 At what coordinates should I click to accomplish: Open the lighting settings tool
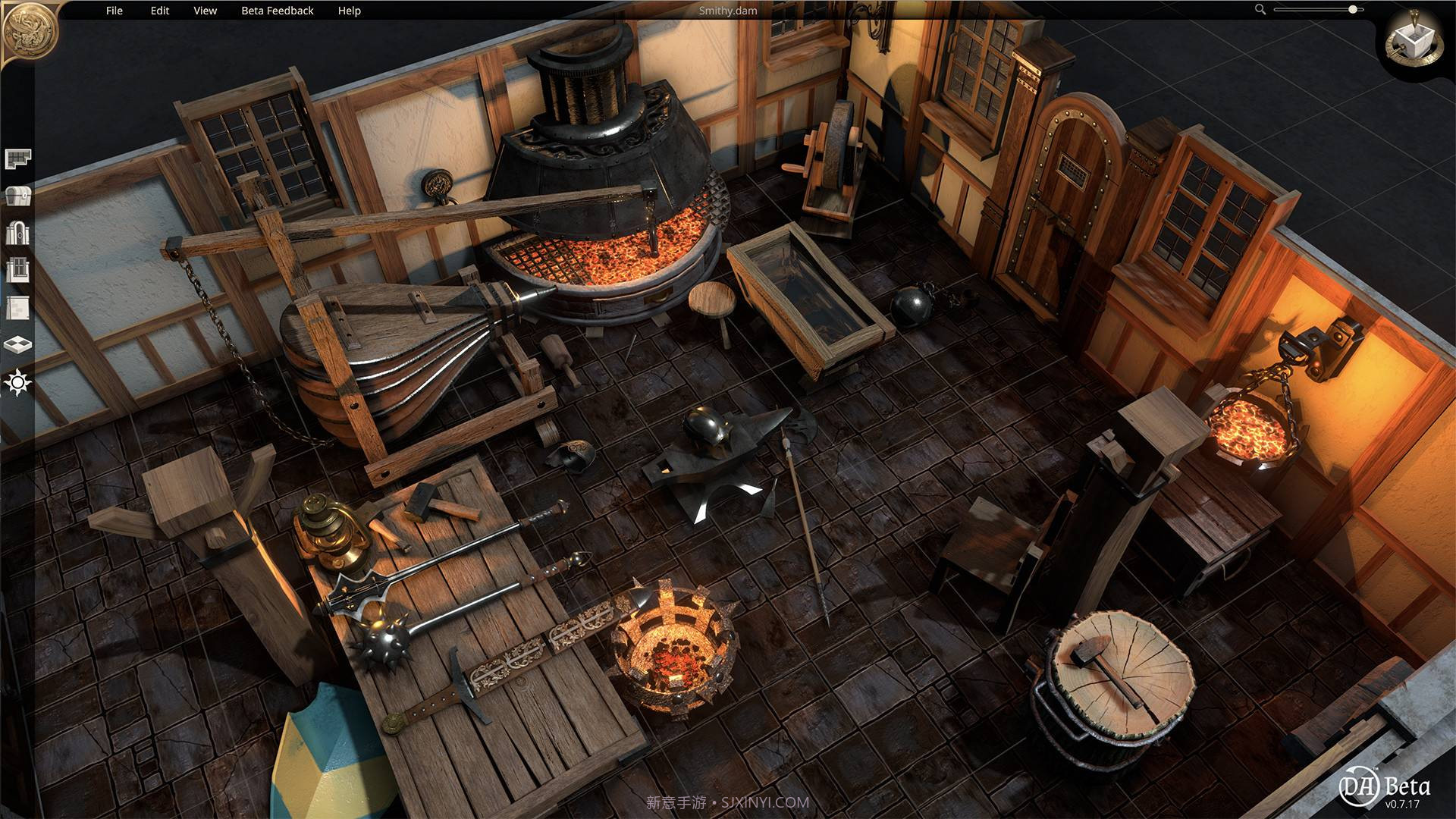coord(19,381)
